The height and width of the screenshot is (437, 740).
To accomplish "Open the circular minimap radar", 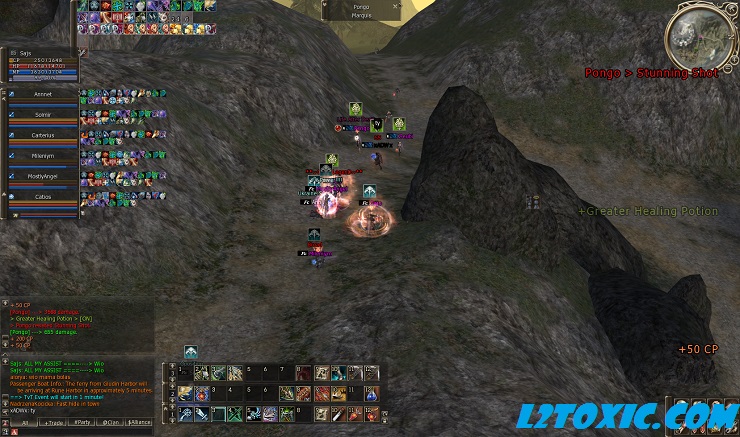I will (x=699, y=35).
